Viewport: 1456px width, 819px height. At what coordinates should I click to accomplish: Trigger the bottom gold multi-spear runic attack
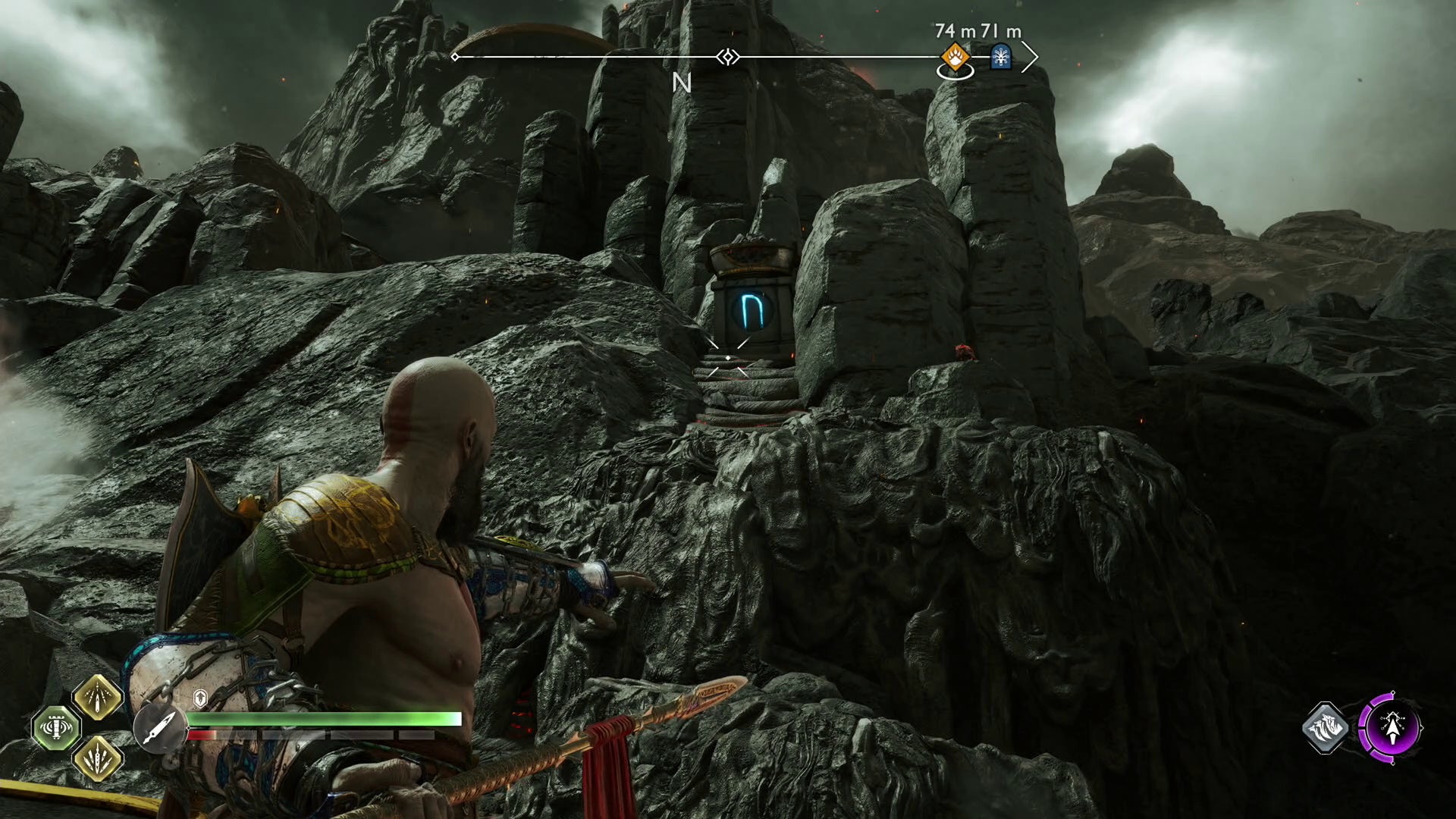tap(98, 758)
